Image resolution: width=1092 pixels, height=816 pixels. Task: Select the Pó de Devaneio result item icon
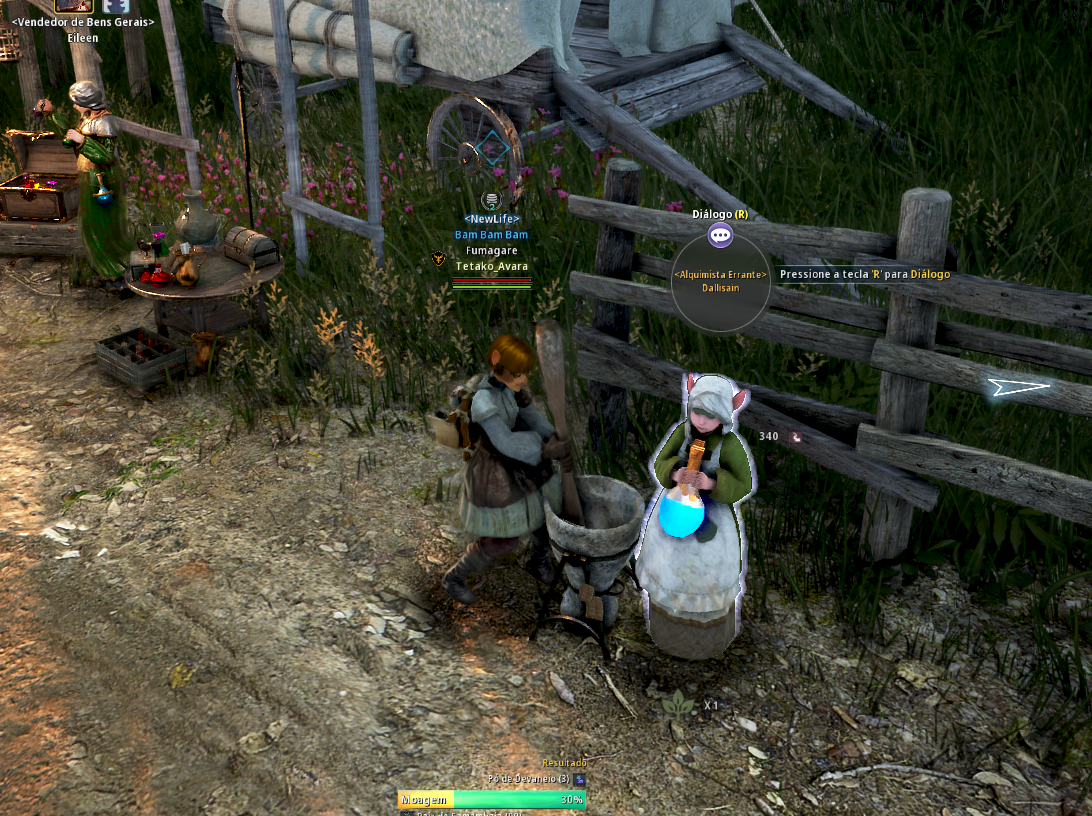[x=580, y=779]
